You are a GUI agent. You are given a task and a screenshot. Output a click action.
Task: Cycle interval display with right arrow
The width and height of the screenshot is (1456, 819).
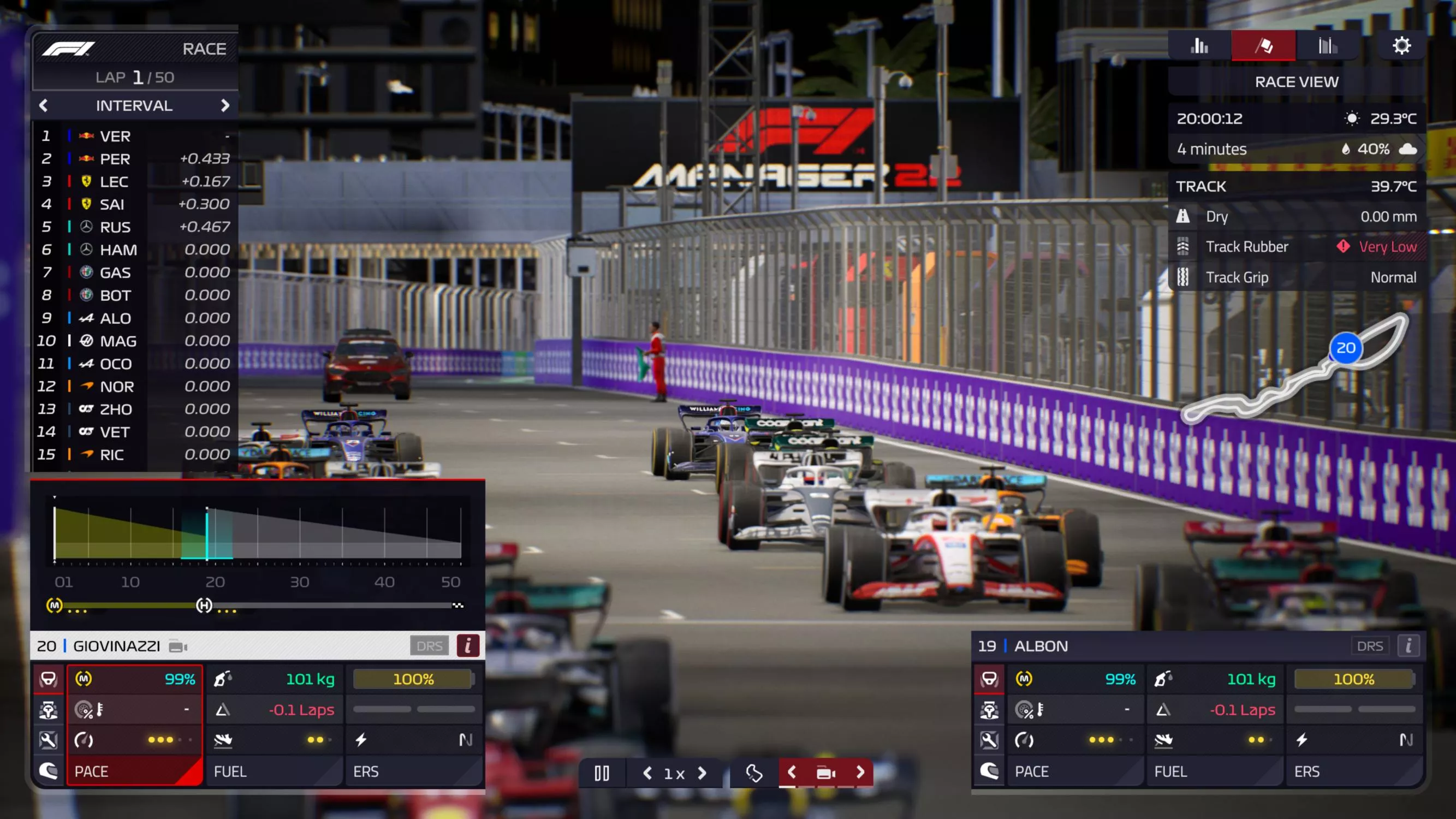point(225,106)
